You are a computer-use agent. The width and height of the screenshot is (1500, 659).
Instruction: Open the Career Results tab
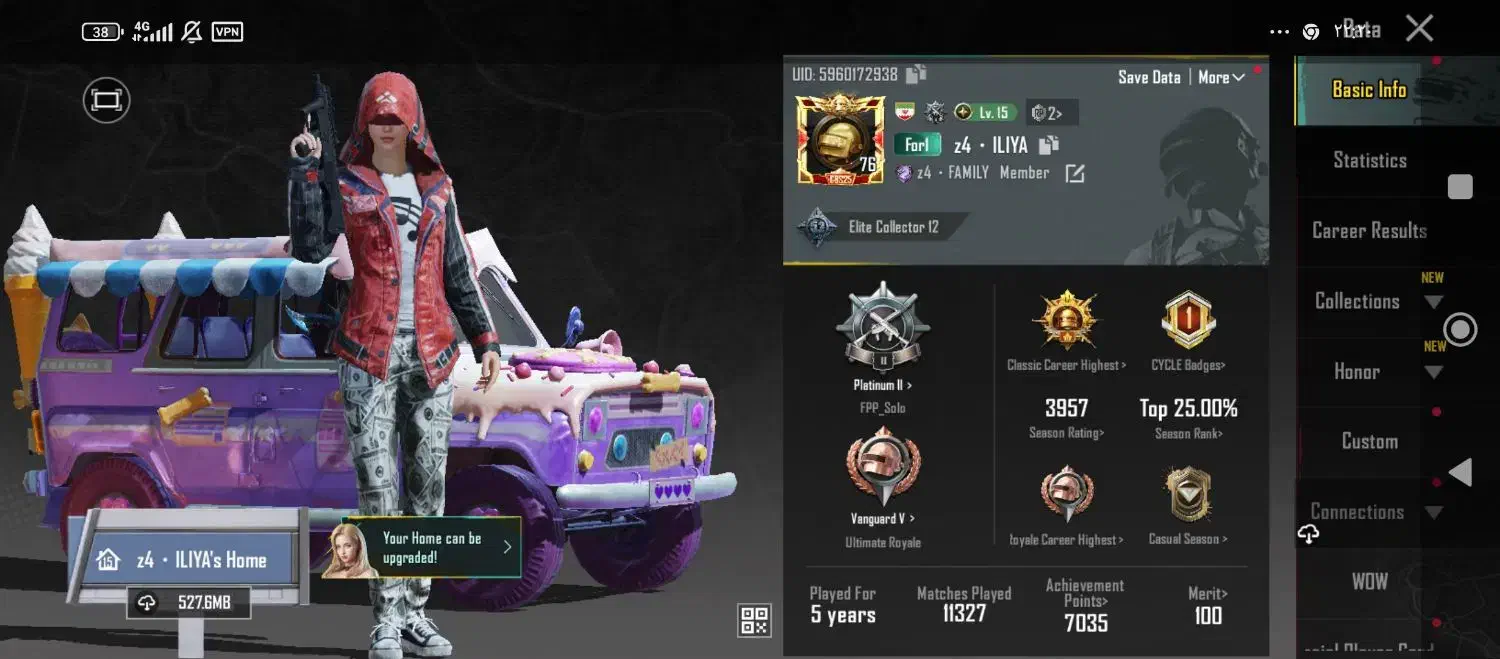pyautogui.click(x=1369, y=230)
